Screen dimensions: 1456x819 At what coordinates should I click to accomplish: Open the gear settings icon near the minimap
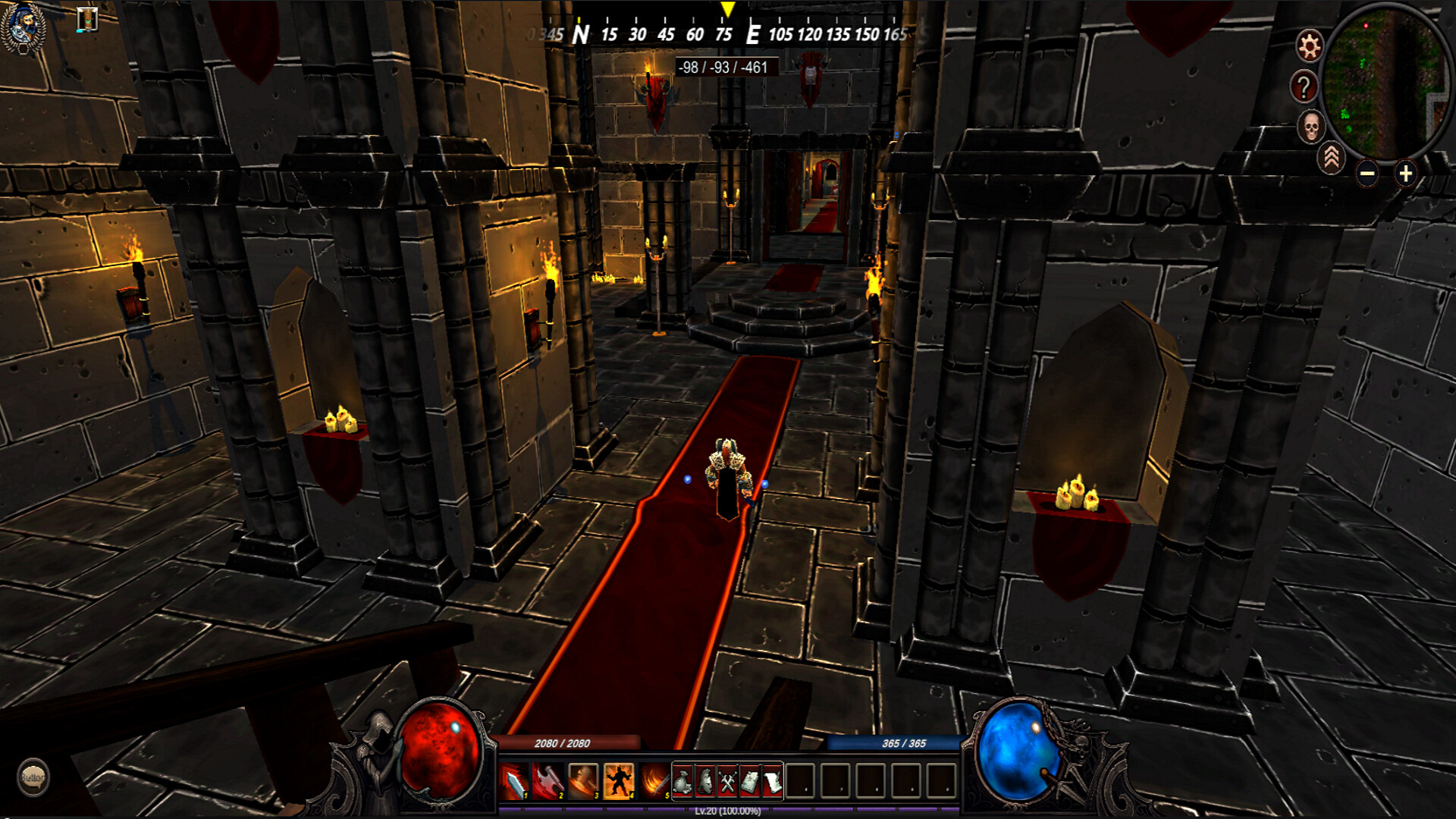click(x=1310, y=47)
